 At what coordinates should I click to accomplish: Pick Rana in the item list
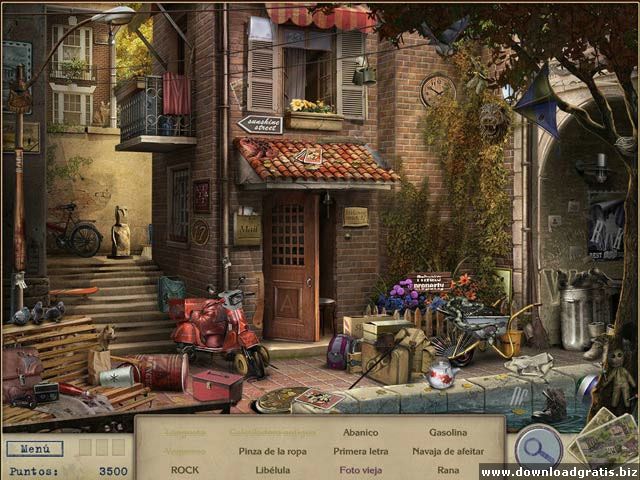pyautogui.click(x=447, y=469)
